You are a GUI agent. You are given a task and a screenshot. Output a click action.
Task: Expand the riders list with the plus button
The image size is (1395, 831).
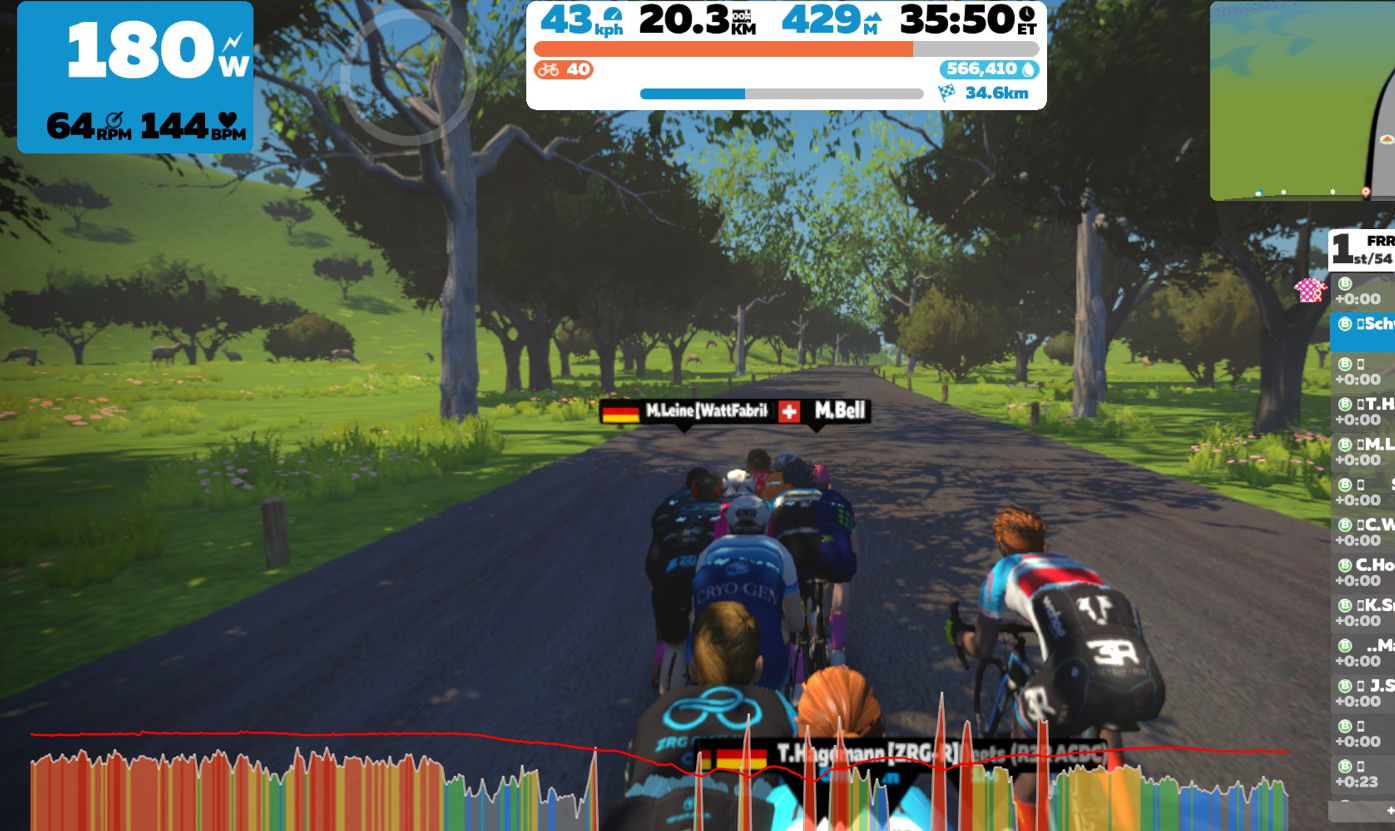tap(1388, 810)
